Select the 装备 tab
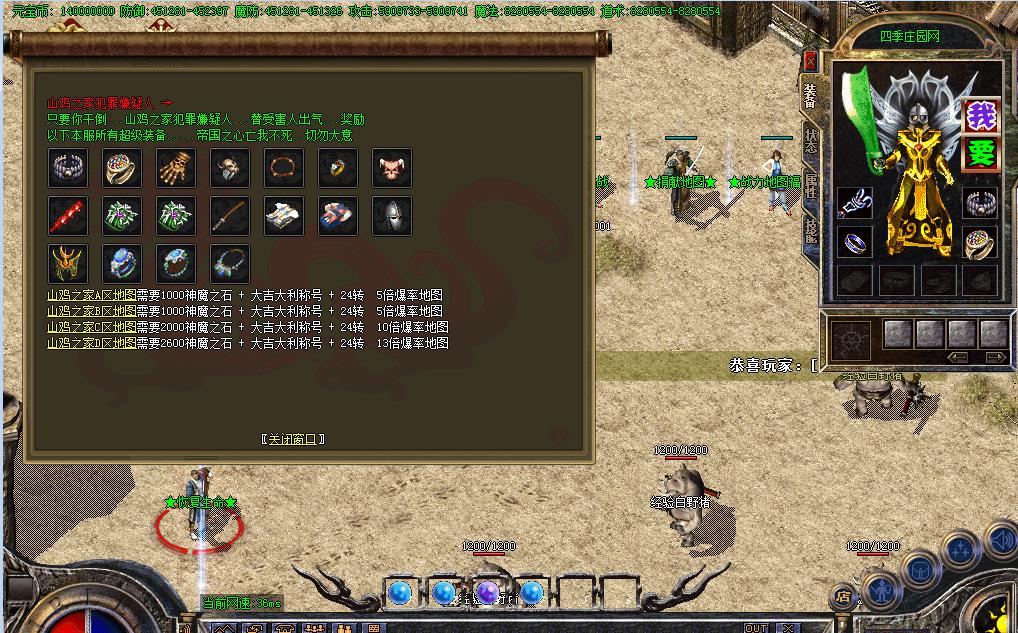1018x633 pixels. click(x=811, y=96)
